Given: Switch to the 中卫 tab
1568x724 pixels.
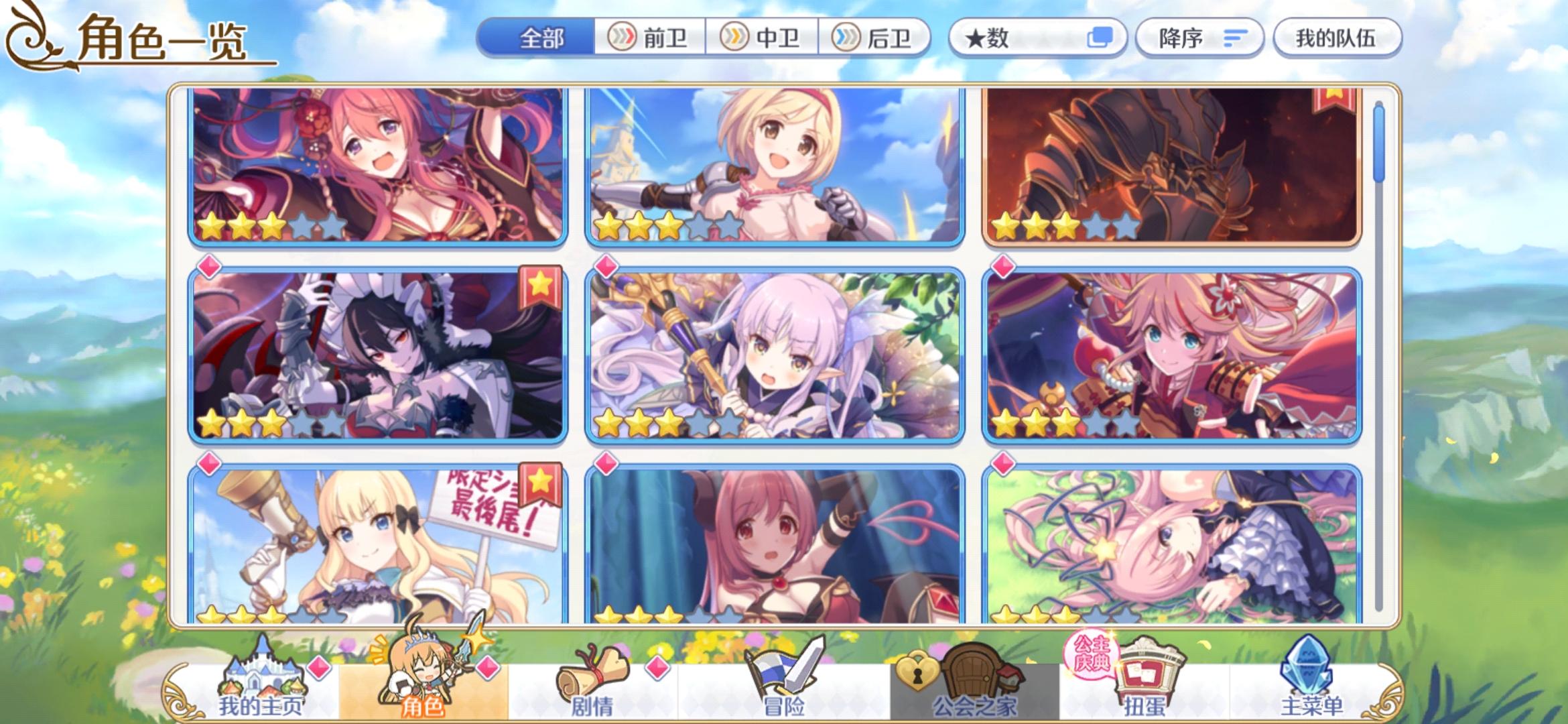Looking at the screenshot, I should click(764, 38).
